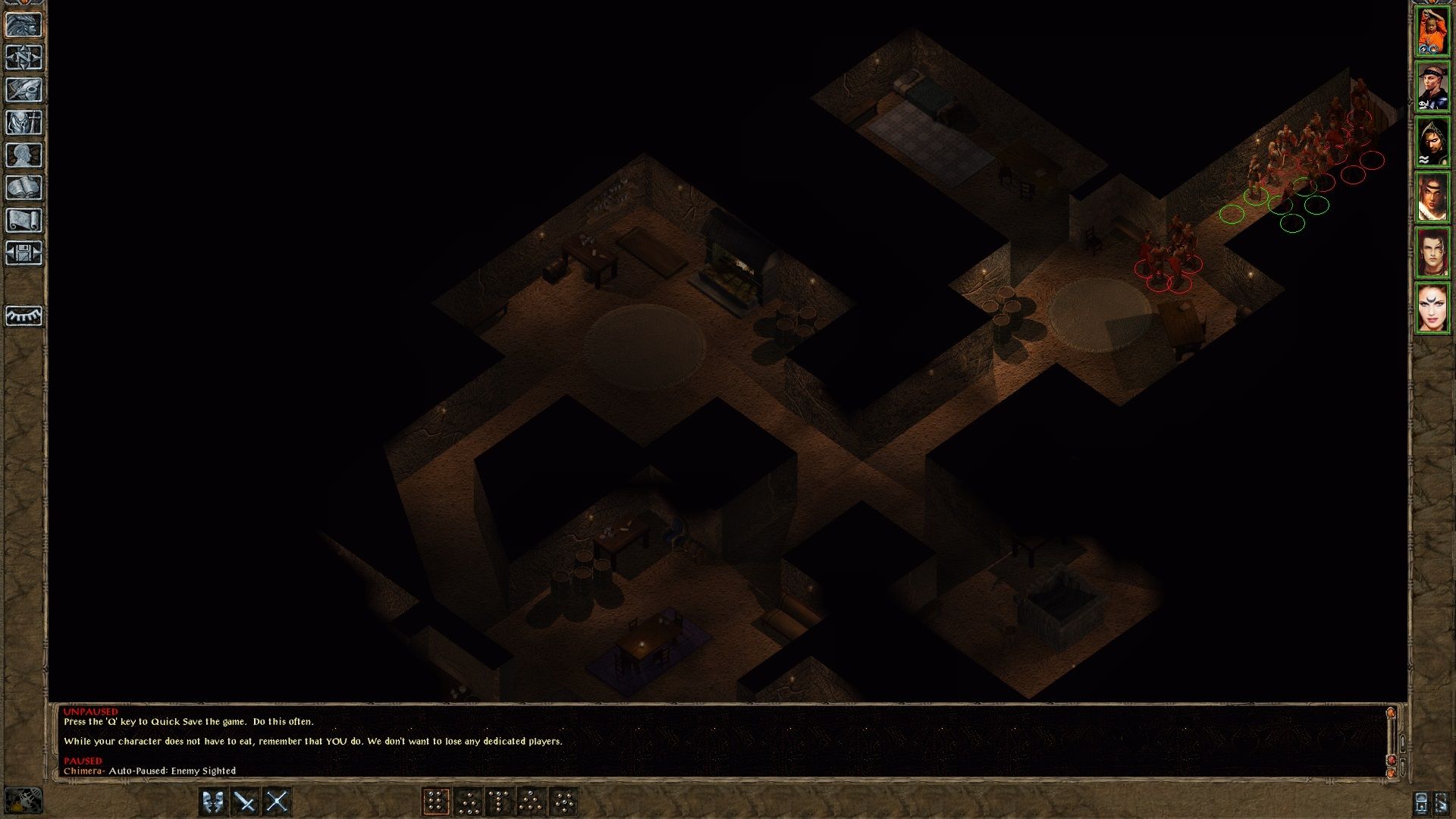Select the red-haired woman portrait
Image resolution: width=1456 pixels, height=819 pixels.
click(1432, 308)
